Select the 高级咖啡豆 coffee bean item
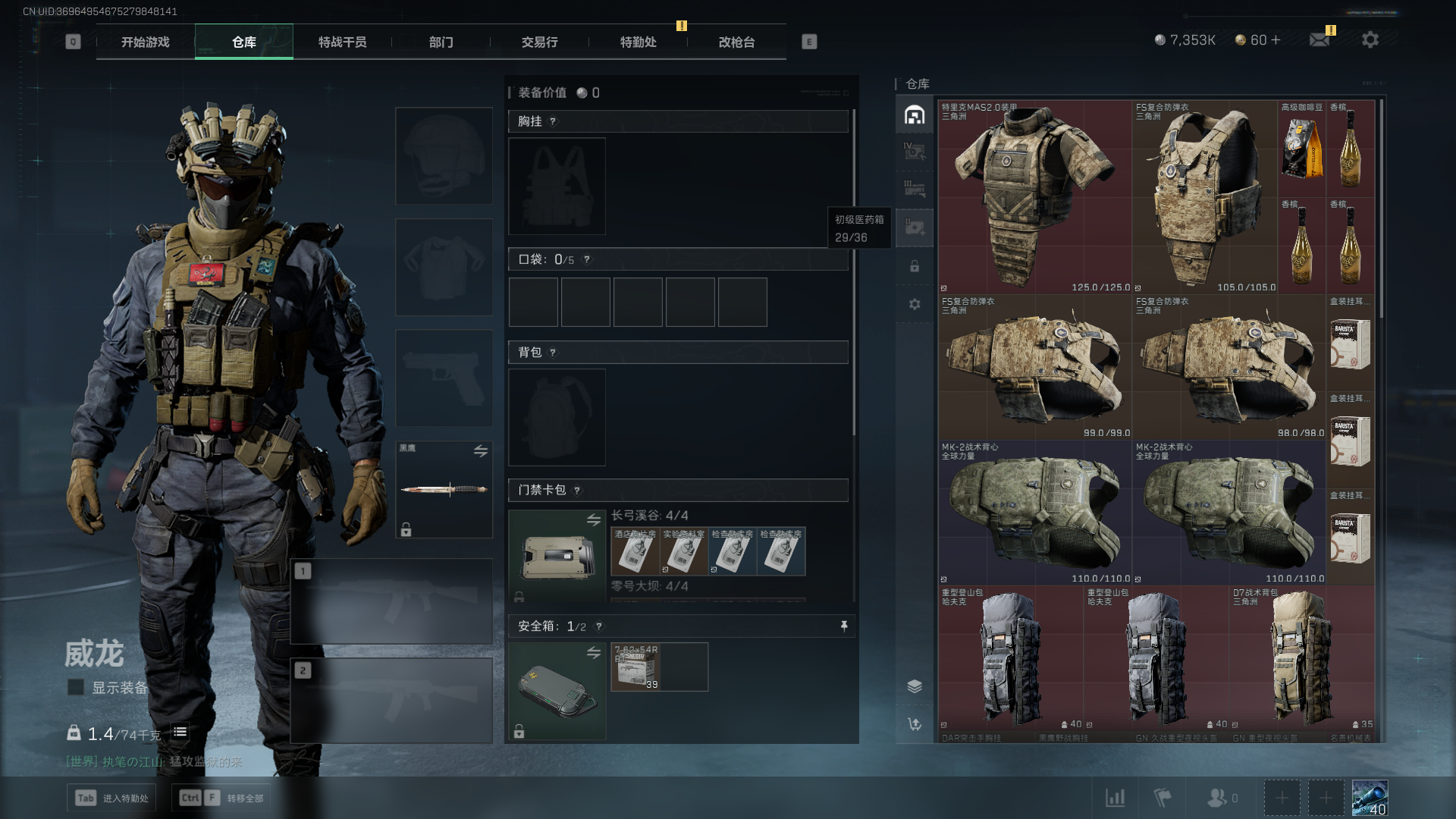The height and width of the screenshot is (819, 1456). 1301,148
